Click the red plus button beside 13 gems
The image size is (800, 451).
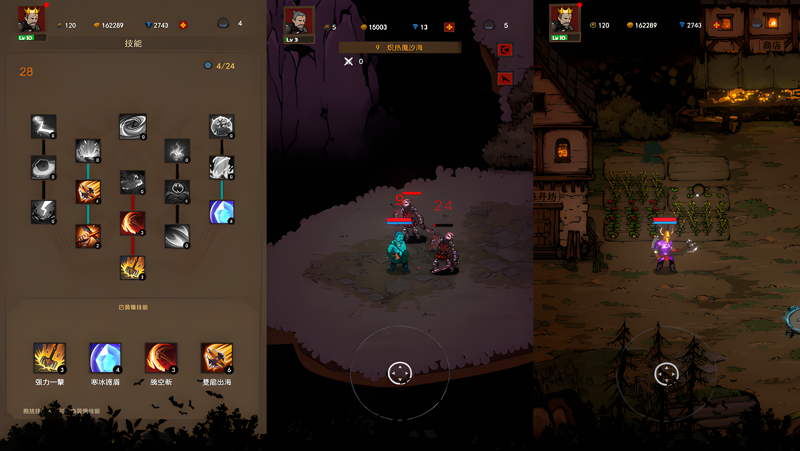point(449,27)
